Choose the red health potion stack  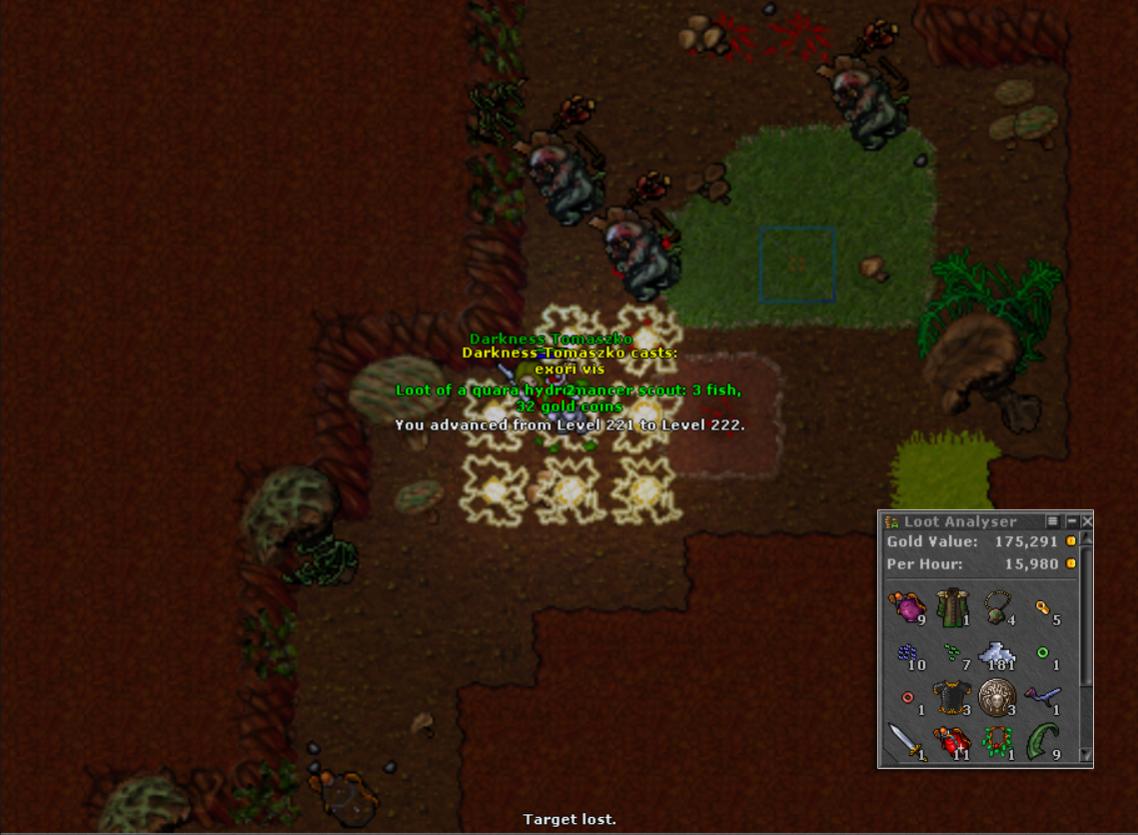952,743
